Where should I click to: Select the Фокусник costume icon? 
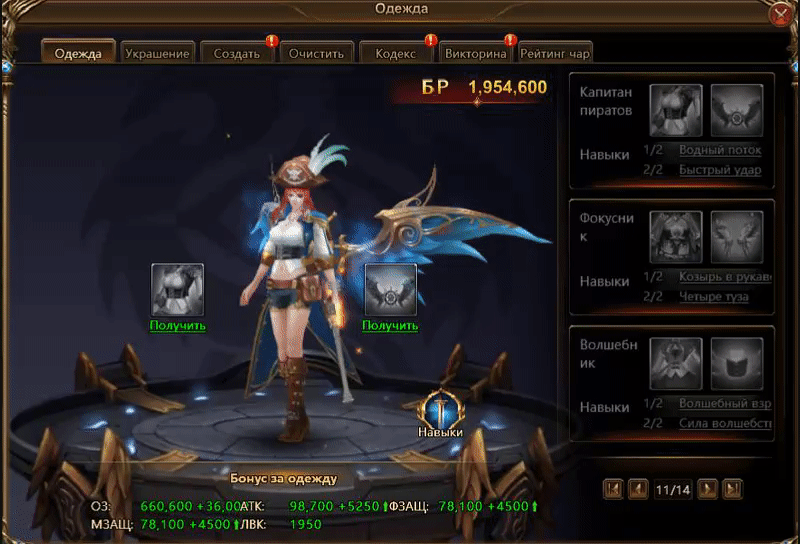tap(675, 237)
